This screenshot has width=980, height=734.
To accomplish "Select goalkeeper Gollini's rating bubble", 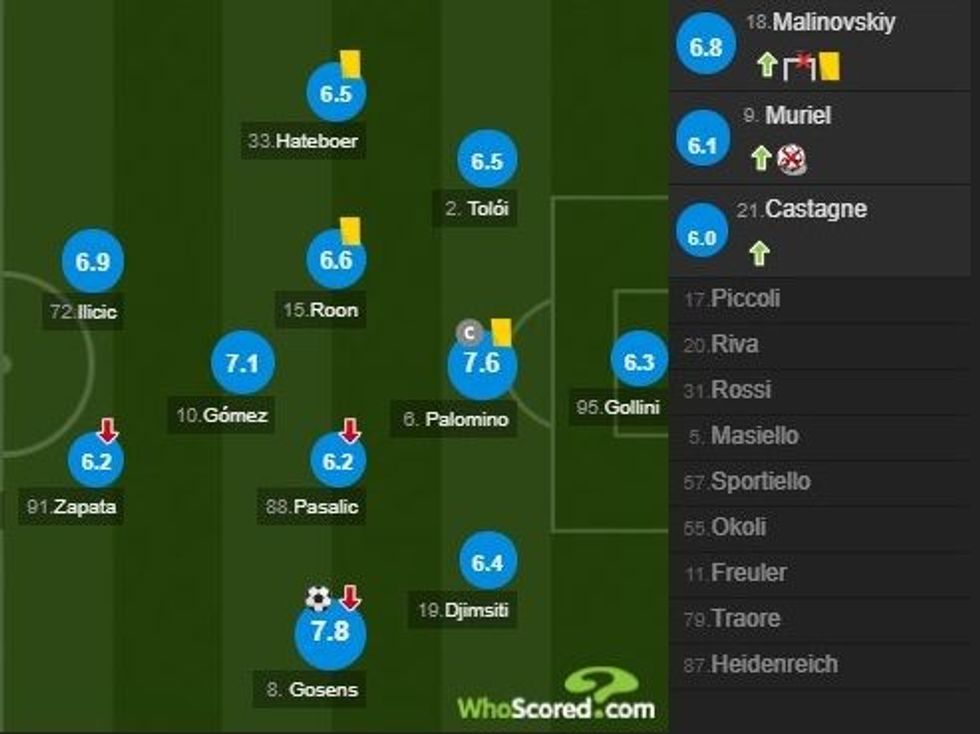I will pos(639,363).
